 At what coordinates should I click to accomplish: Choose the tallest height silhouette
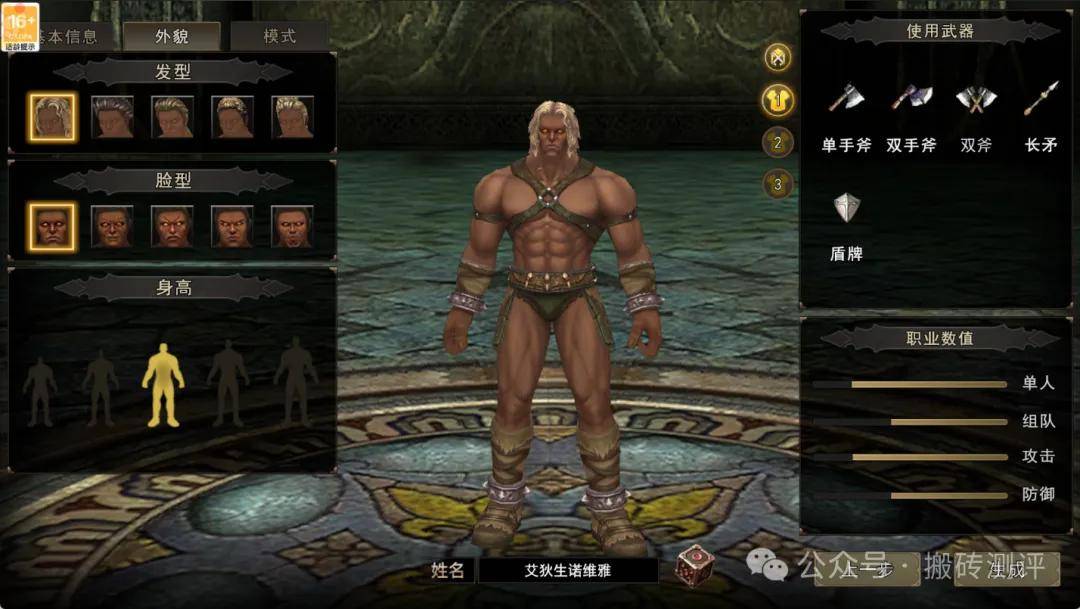(295, 380)
